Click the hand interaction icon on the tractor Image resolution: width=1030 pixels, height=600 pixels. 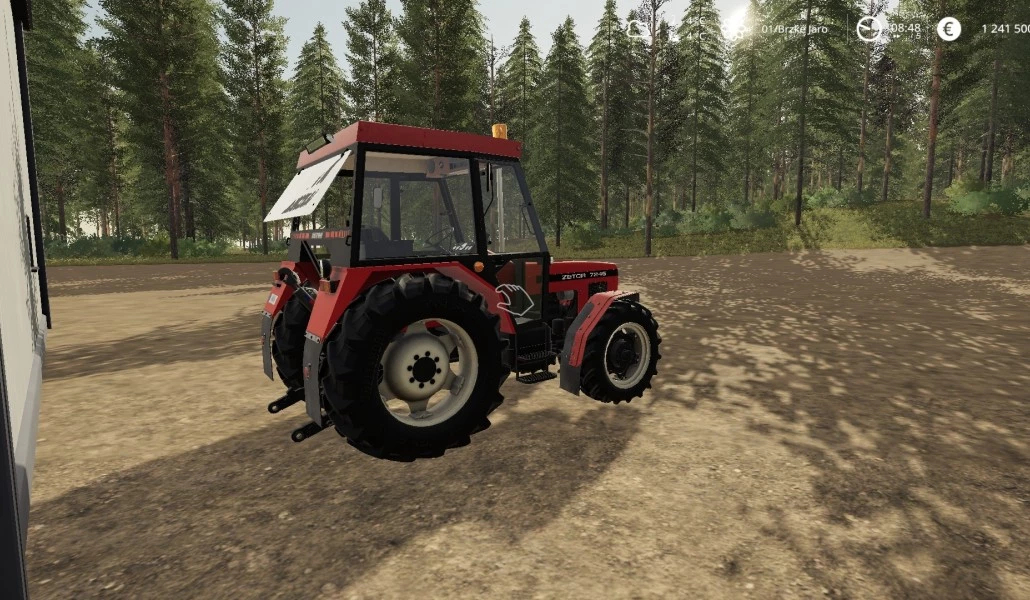point(515,299)
